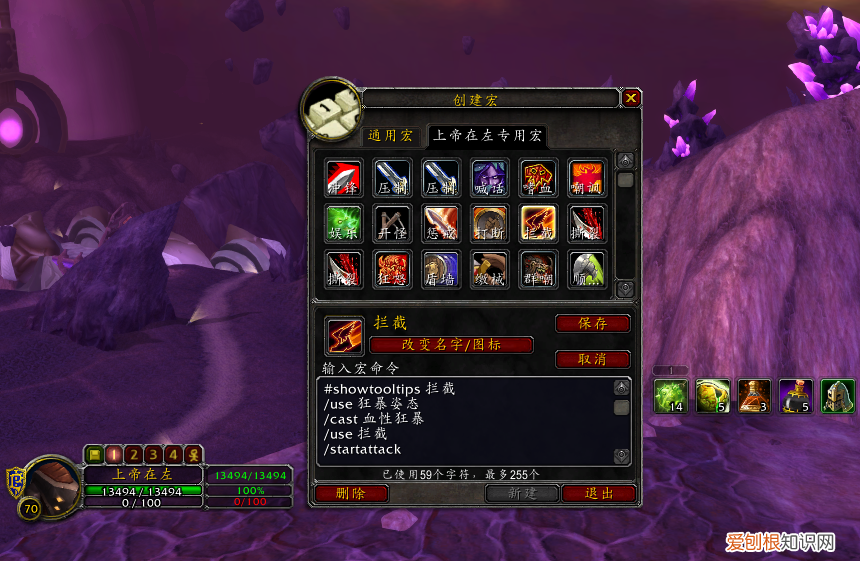Save the macro with 保存
The image size is (860, 561).
pyautogui.click(x=593, y=323)
